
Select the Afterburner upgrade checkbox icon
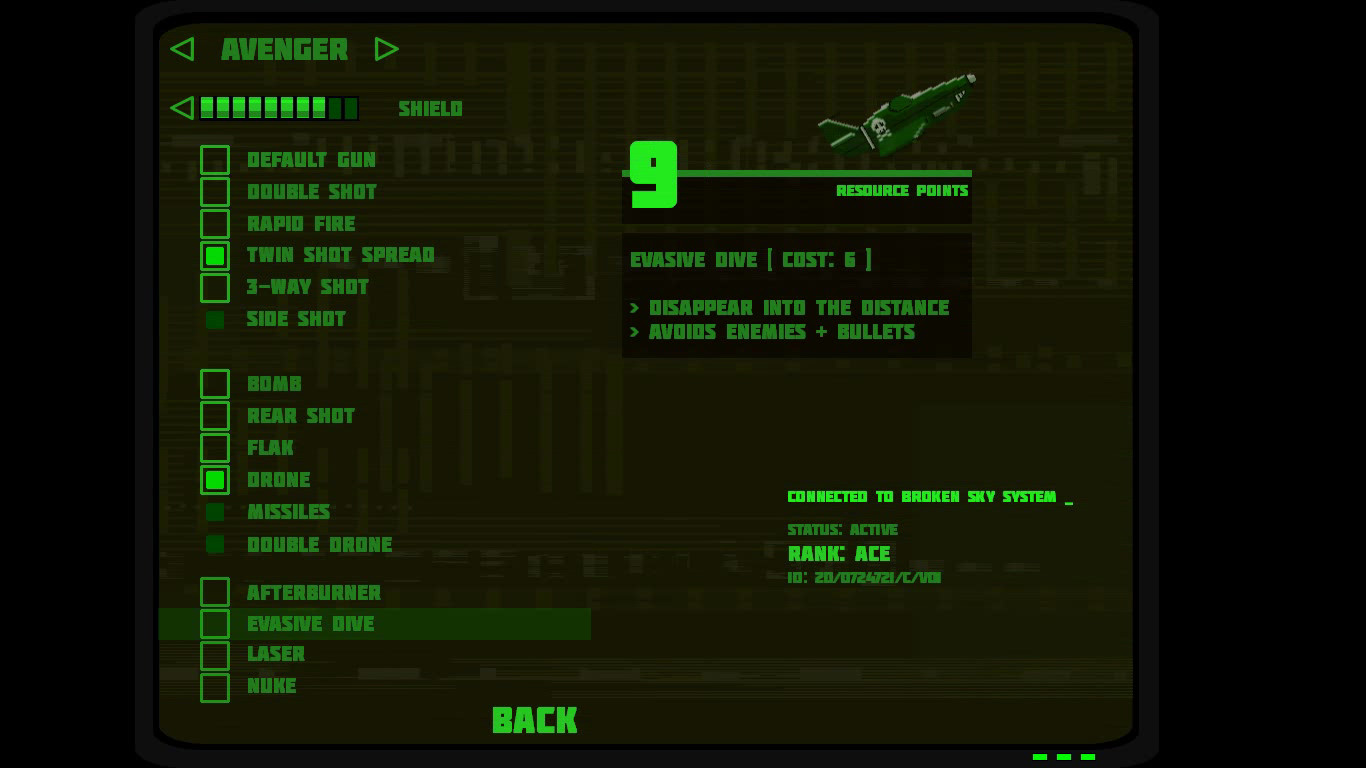click(215, 592)
